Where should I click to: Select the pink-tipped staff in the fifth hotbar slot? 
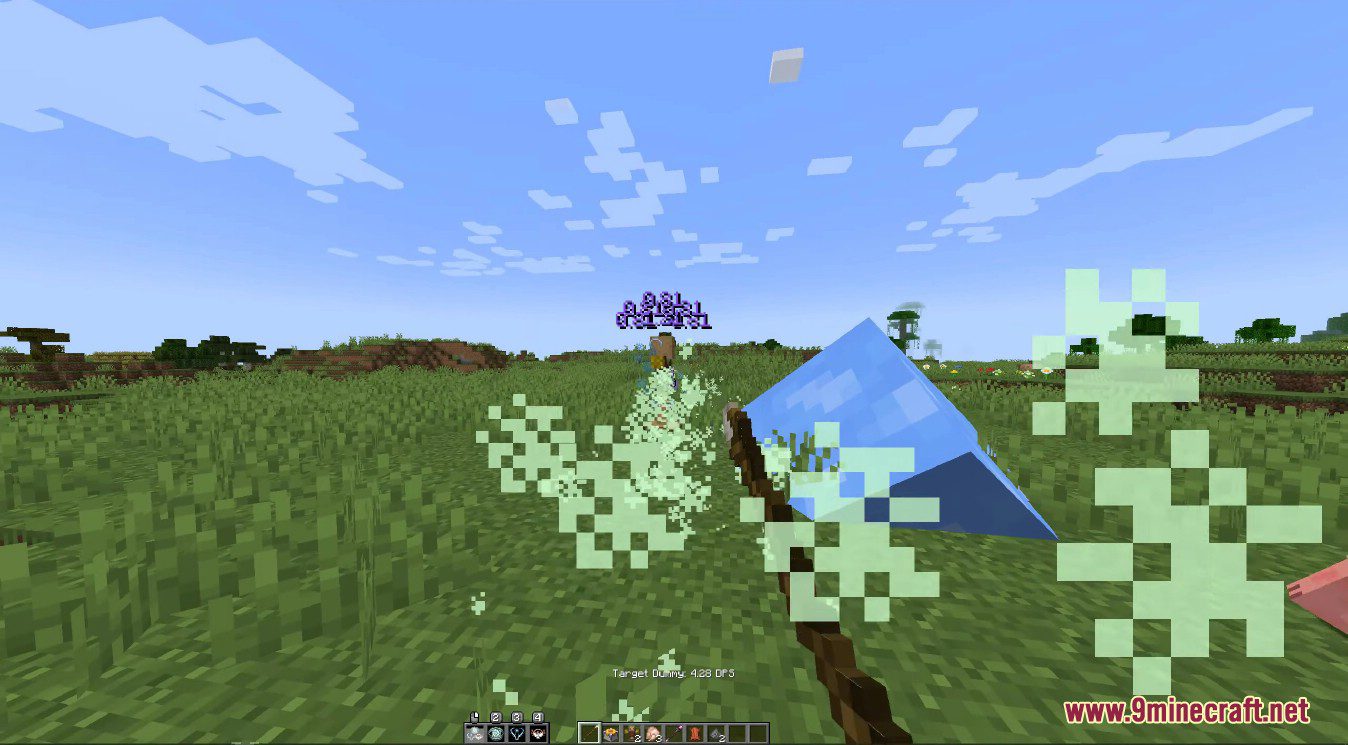674,732
